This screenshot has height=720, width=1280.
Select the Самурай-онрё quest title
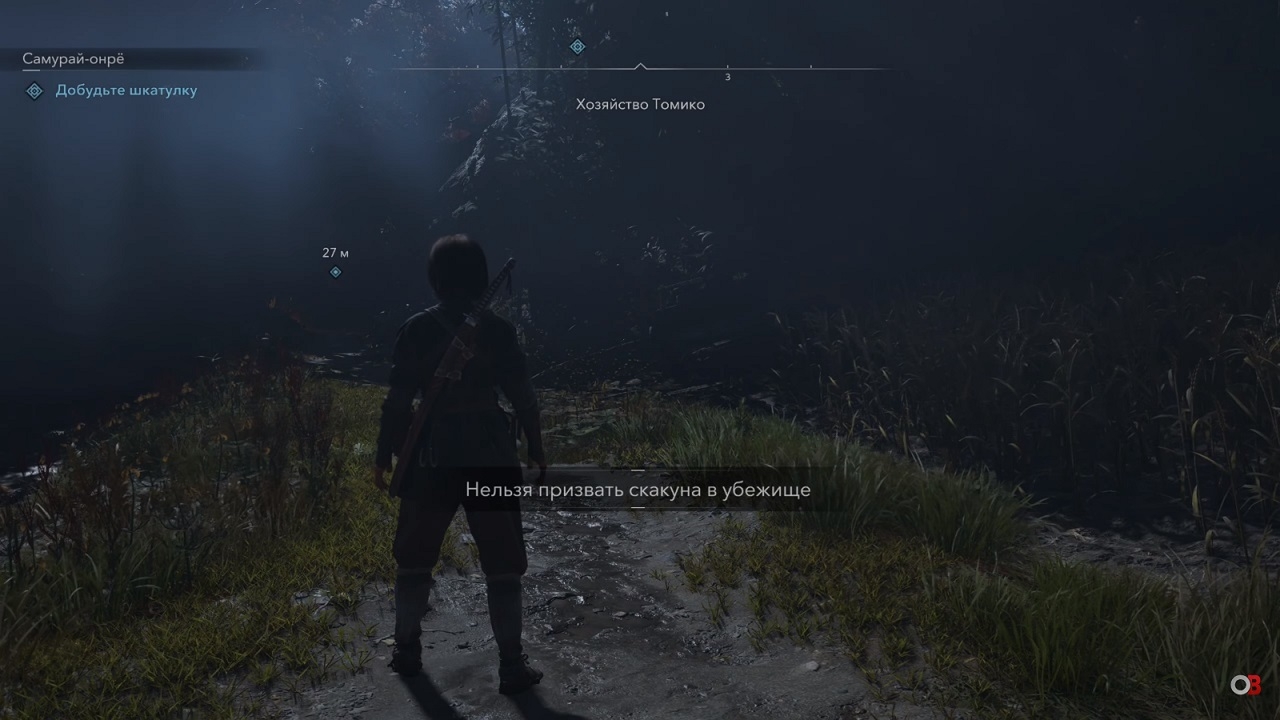point(74,59)
